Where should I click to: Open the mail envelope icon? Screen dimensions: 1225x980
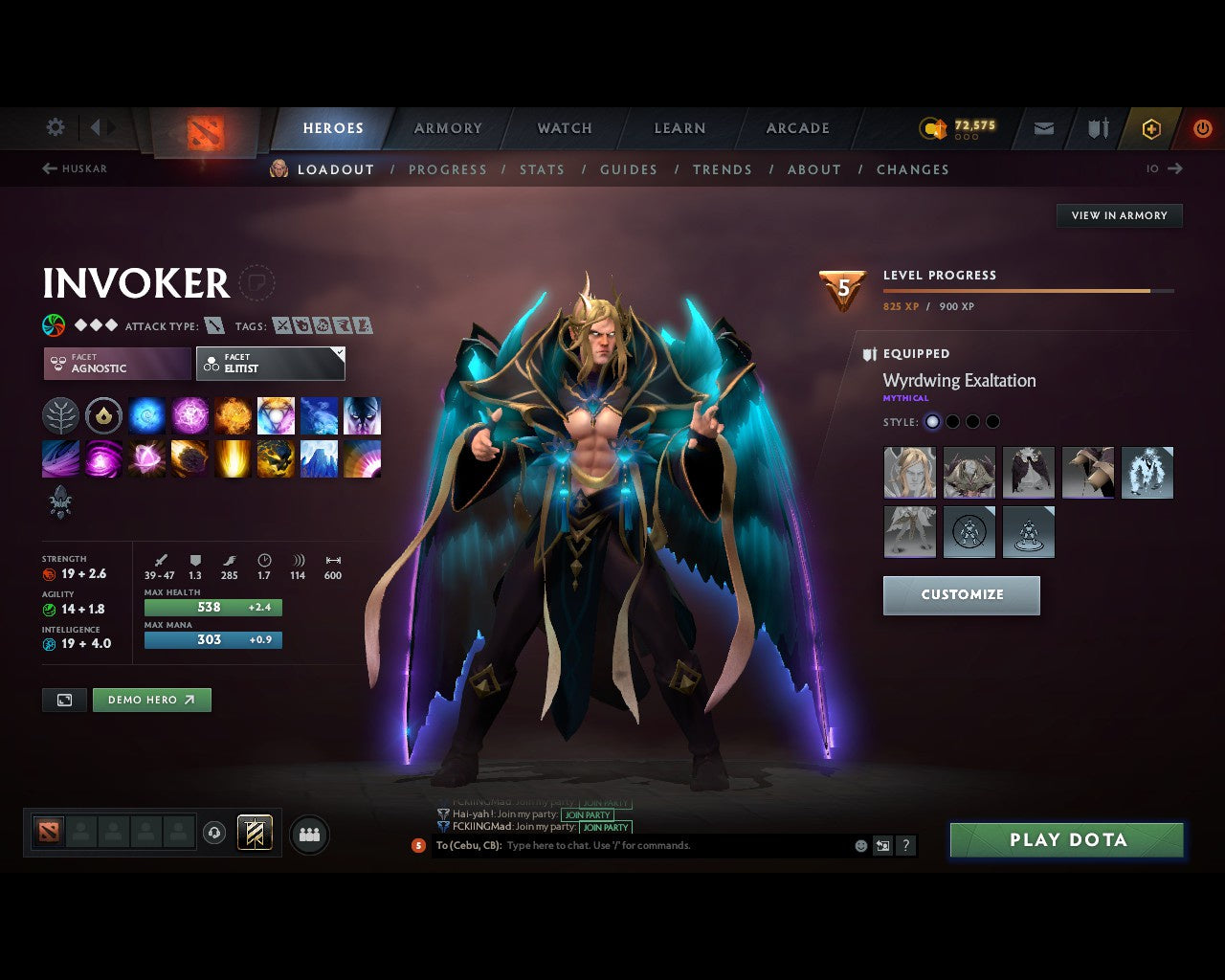(x=1043, y=128)
